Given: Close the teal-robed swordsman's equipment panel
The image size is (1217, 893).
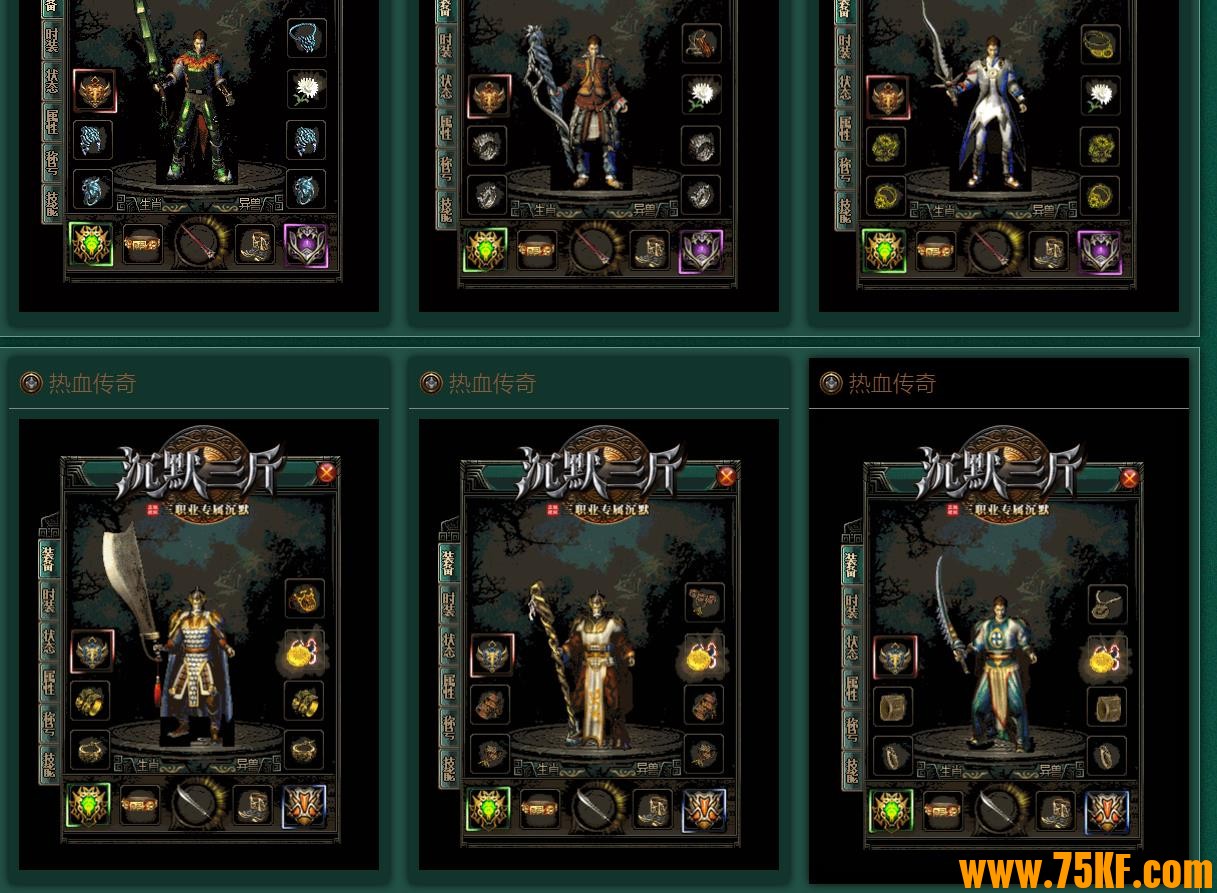Looking at the screenshot, I should tap(1129, 478).
